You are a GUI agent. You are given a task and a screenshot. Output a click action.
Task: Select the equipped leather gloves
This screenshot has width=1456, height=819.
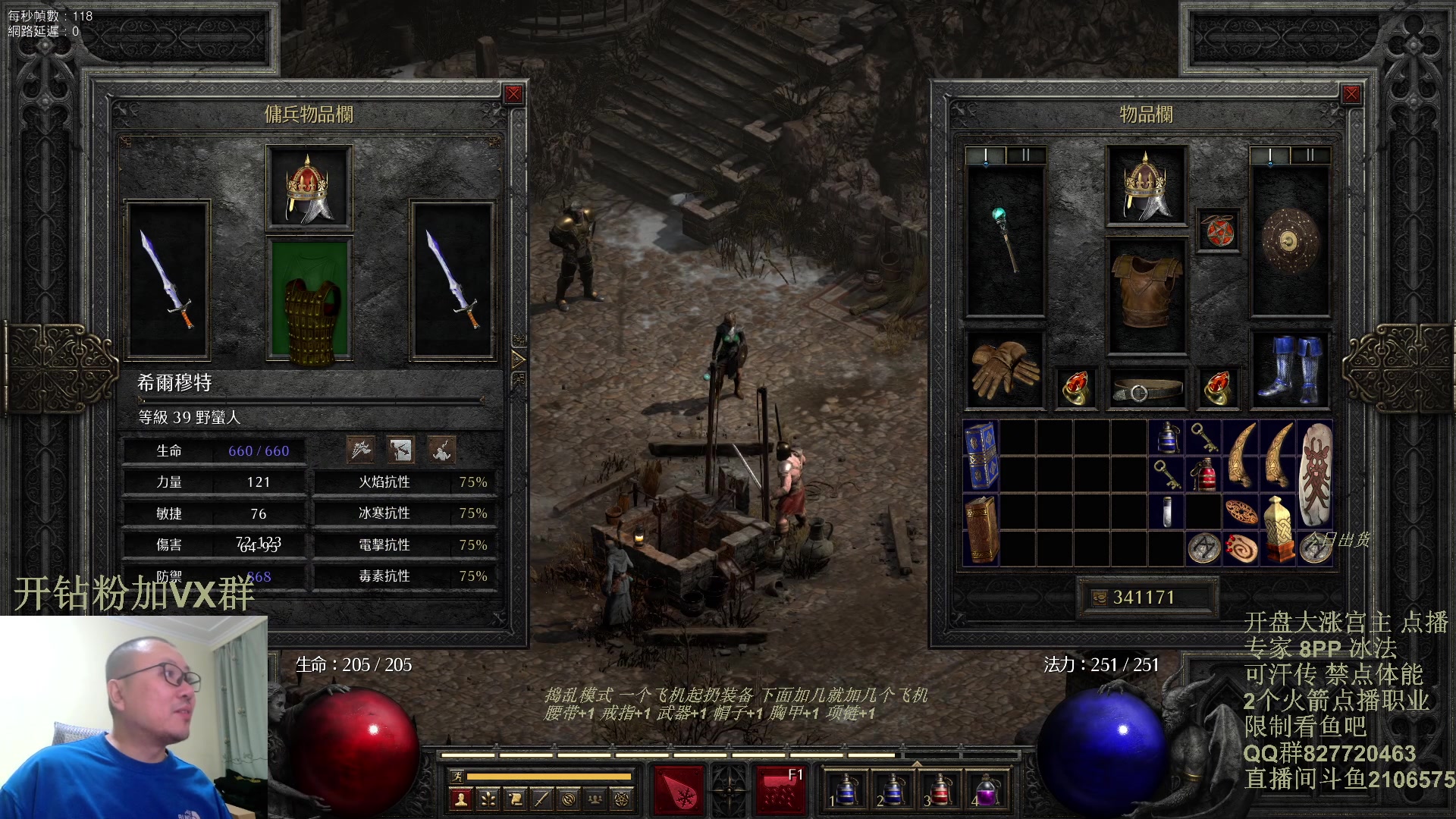tap(1004, 370)
